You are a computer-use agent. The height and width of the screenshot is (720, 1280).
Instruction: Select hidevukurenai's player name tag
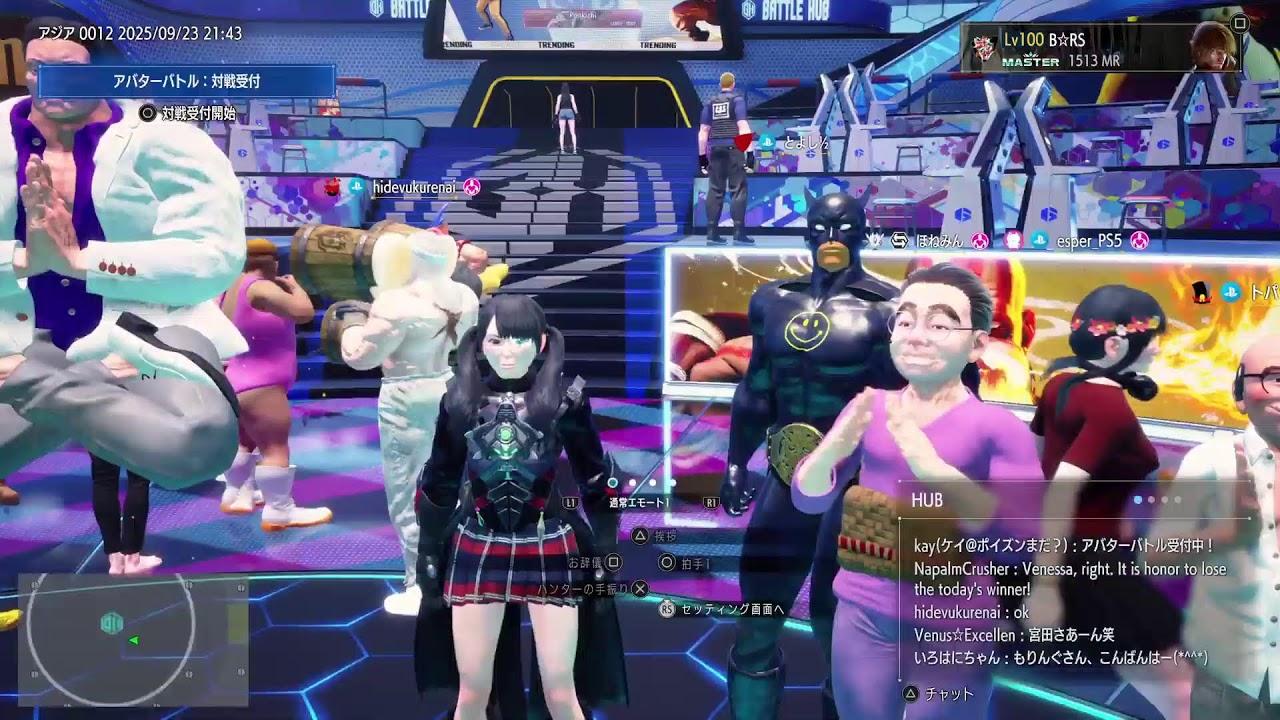[414, 187]
